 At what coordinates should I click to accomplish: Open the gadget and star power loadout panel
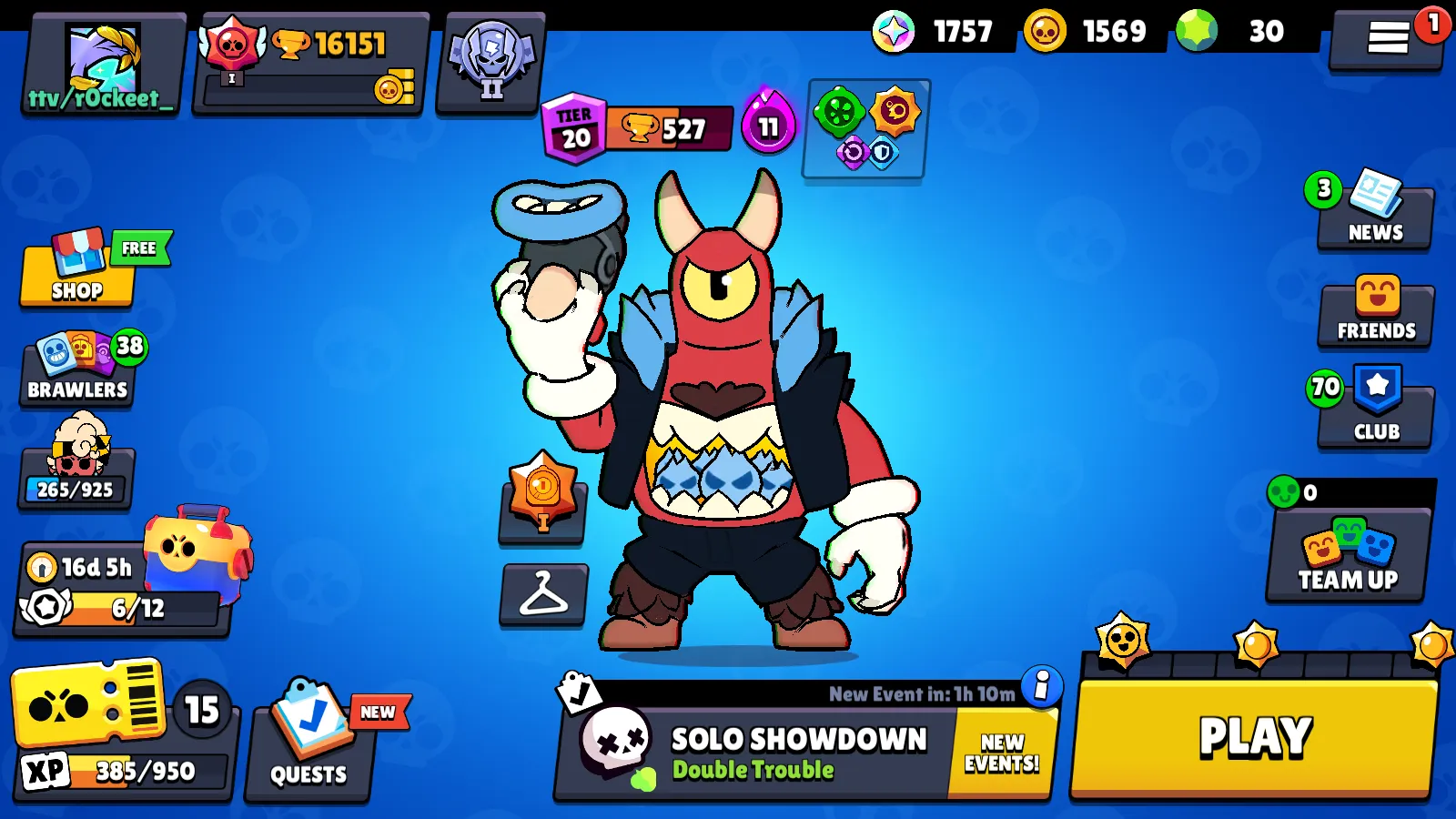(864, 132)
